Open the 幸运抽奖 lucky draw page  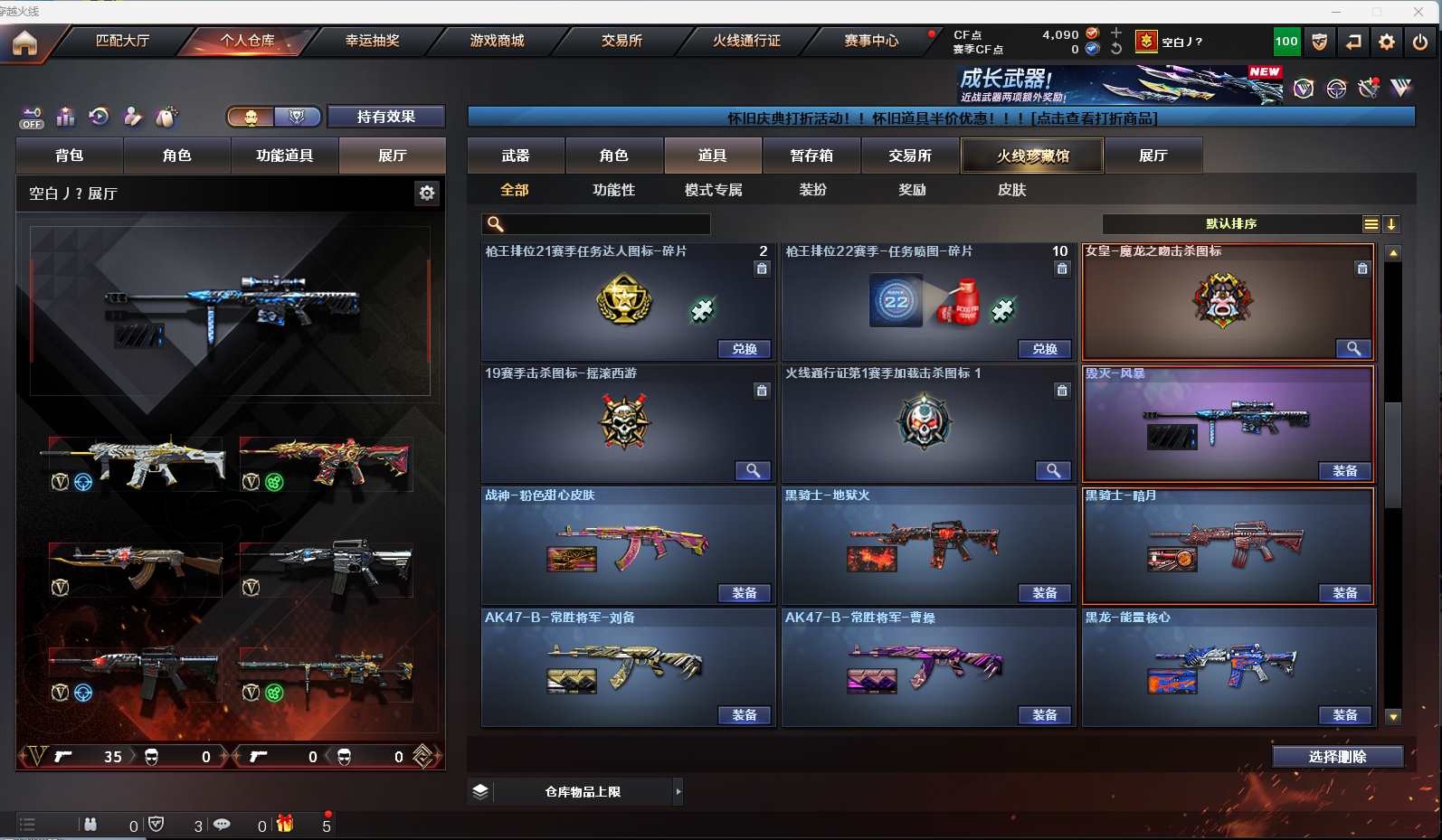click(x=372, y=41)
